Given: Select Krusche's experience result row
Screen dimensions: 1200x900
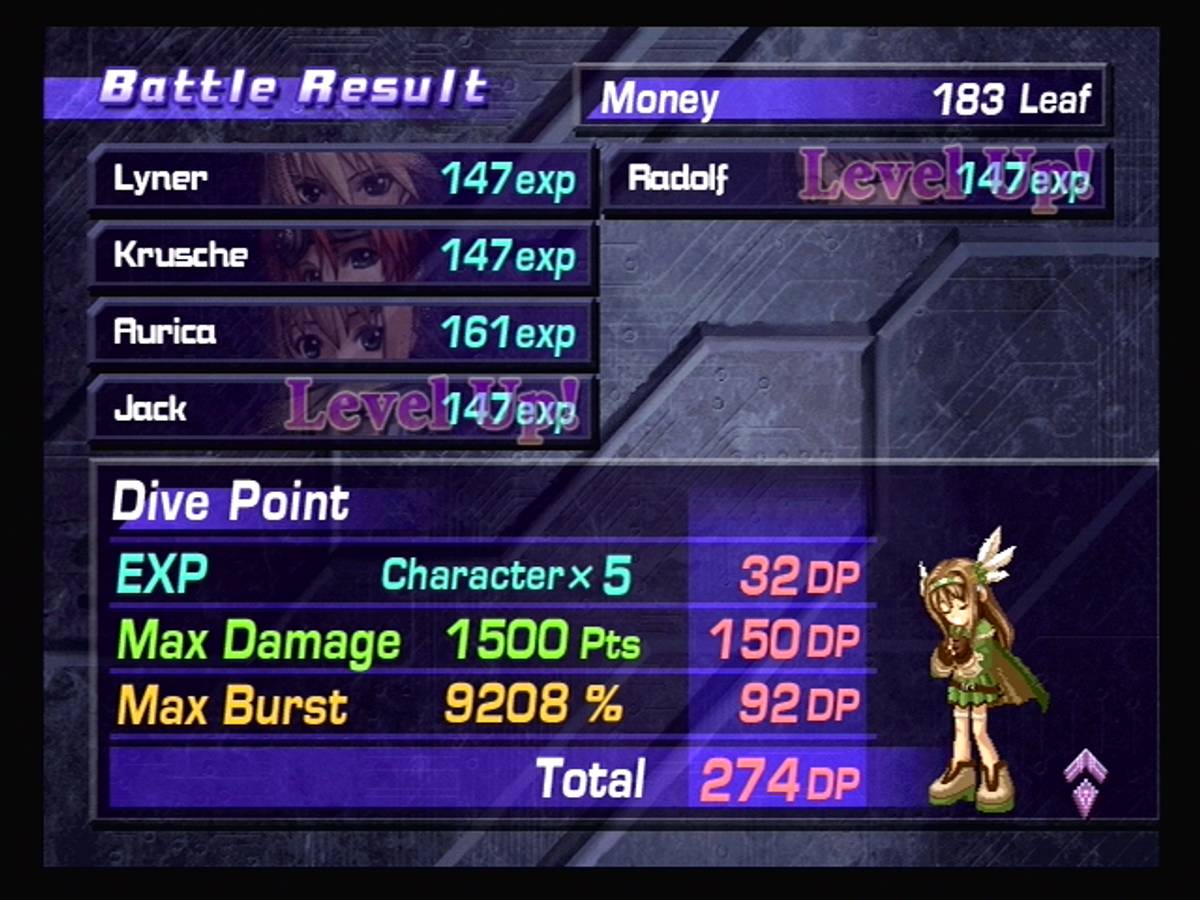Looking at the screenshot, I should [343, 256].
